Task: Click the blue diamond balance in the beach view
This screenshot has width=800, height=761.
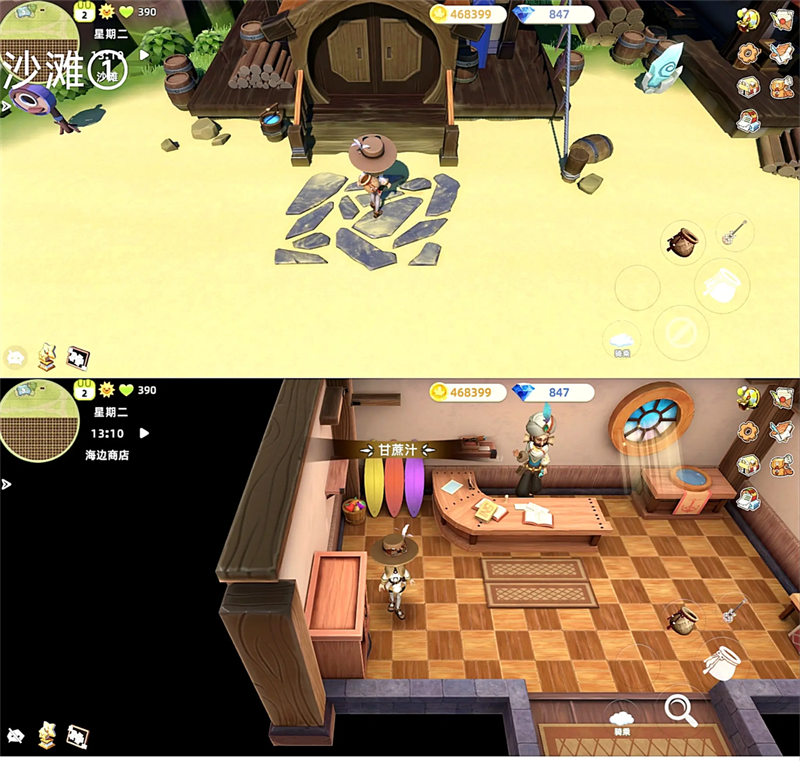Action: pyautogui.click(x=547, y=15)
